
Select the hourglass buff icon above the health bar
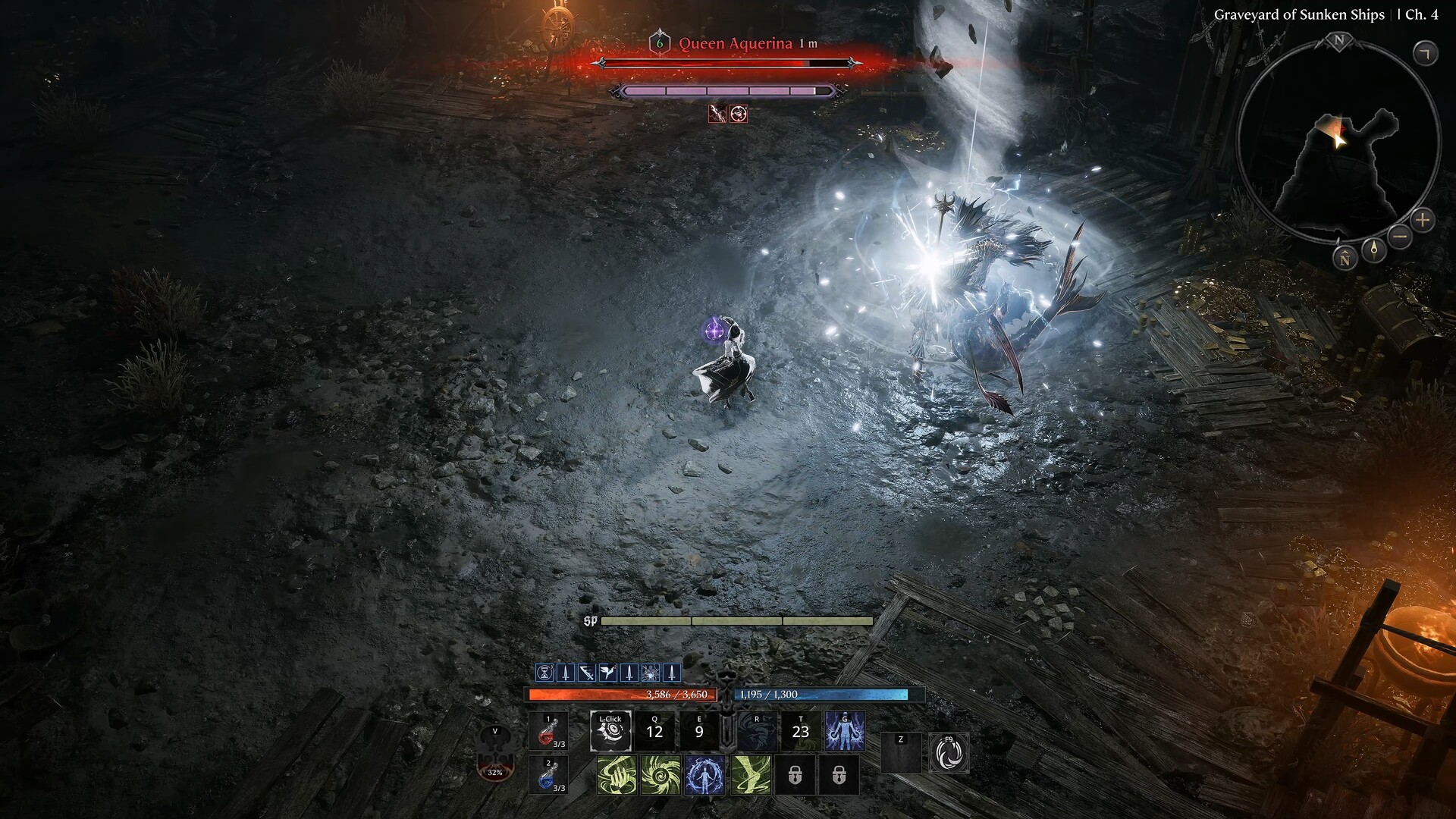pos(544,672)
